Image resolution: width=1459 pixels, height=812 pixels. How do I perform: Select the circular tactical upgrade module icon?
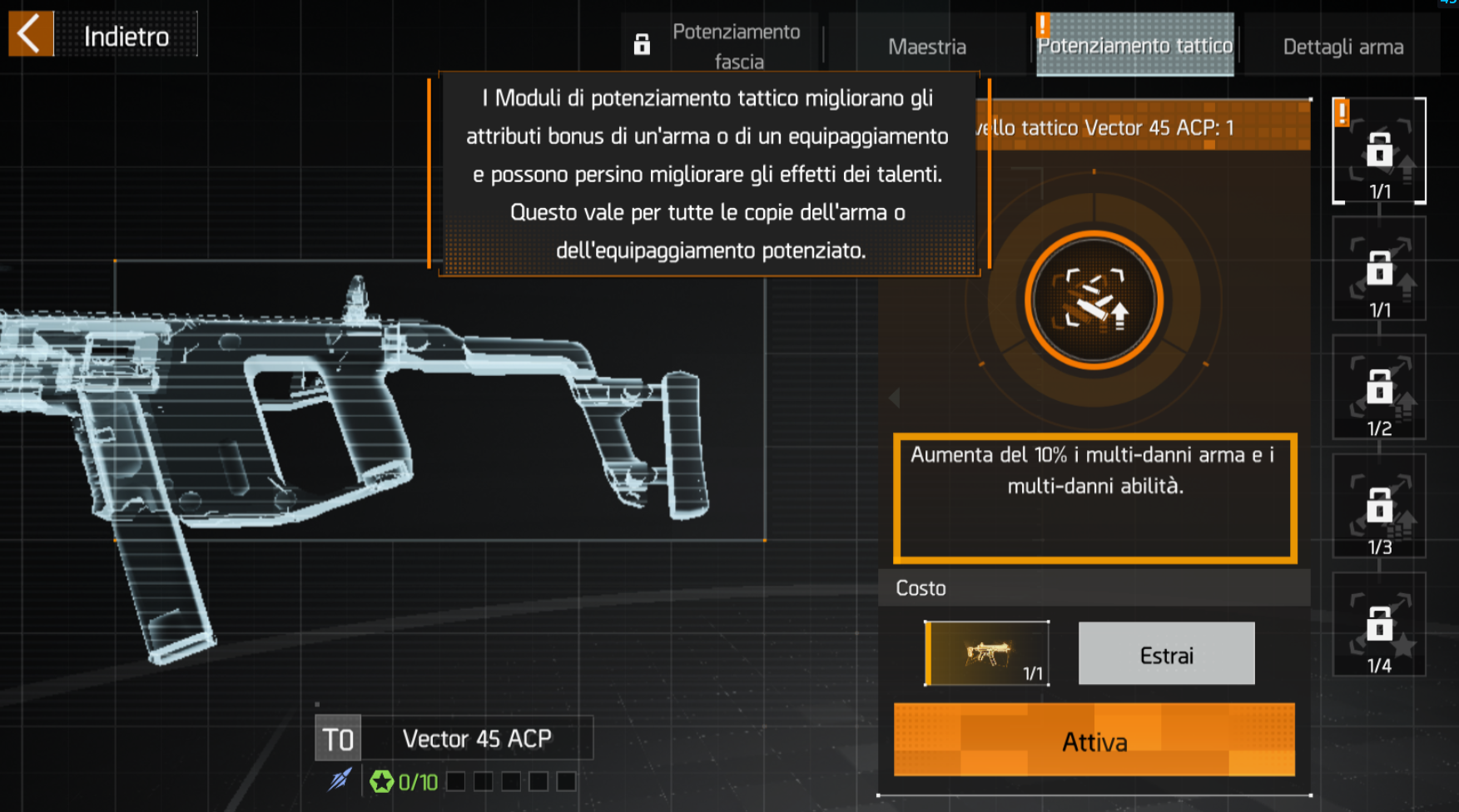[x=1094, y=300]
